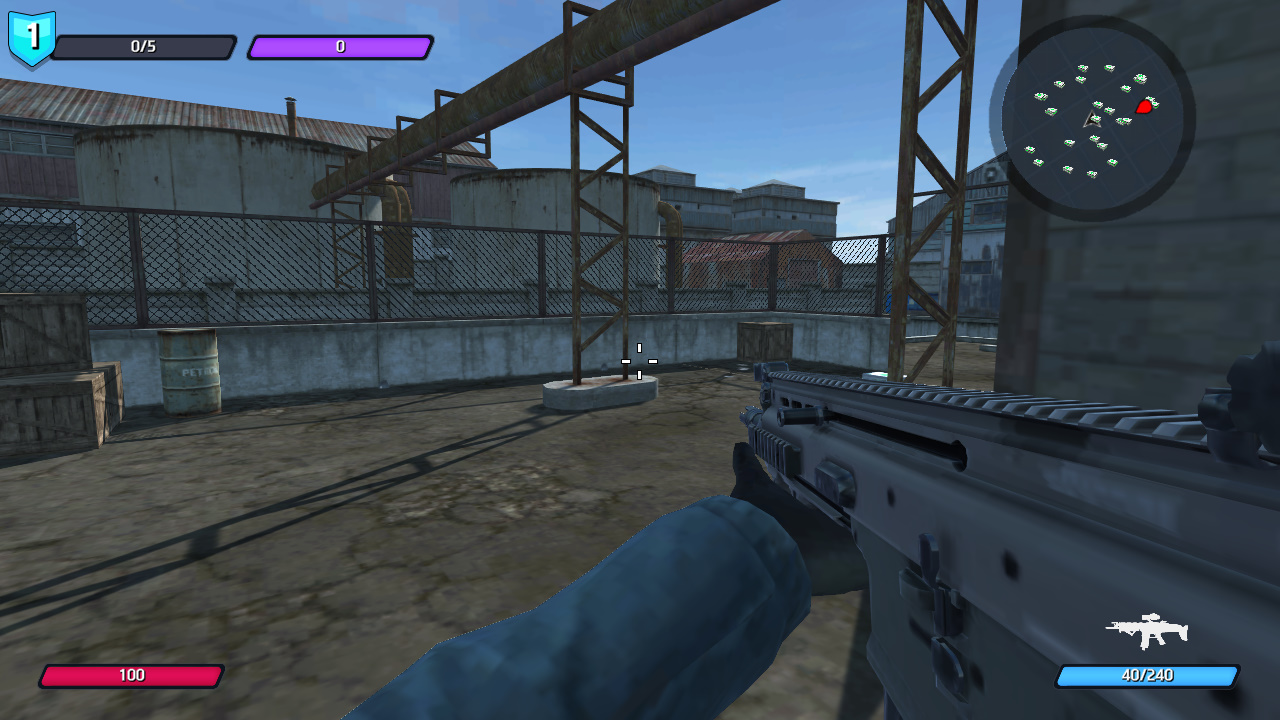This screenshot has height=720, width=1280.
Task: Select the white rifle weapon icon
Action: coord(1148,630)
